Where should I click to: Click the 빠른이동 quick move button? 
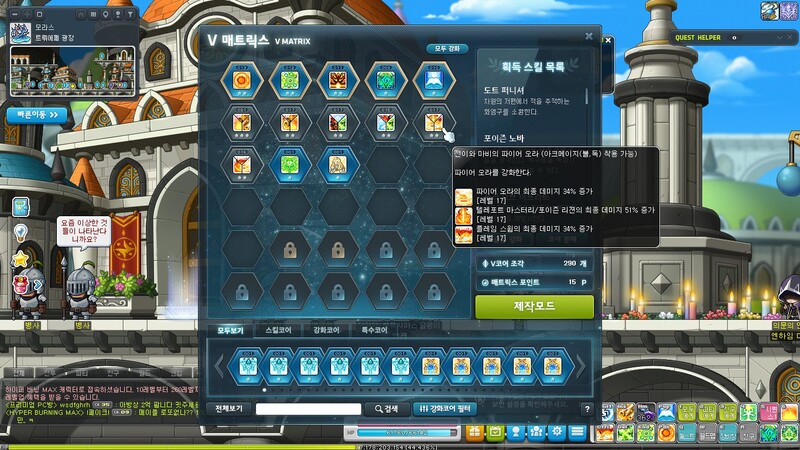click(38, 114)
